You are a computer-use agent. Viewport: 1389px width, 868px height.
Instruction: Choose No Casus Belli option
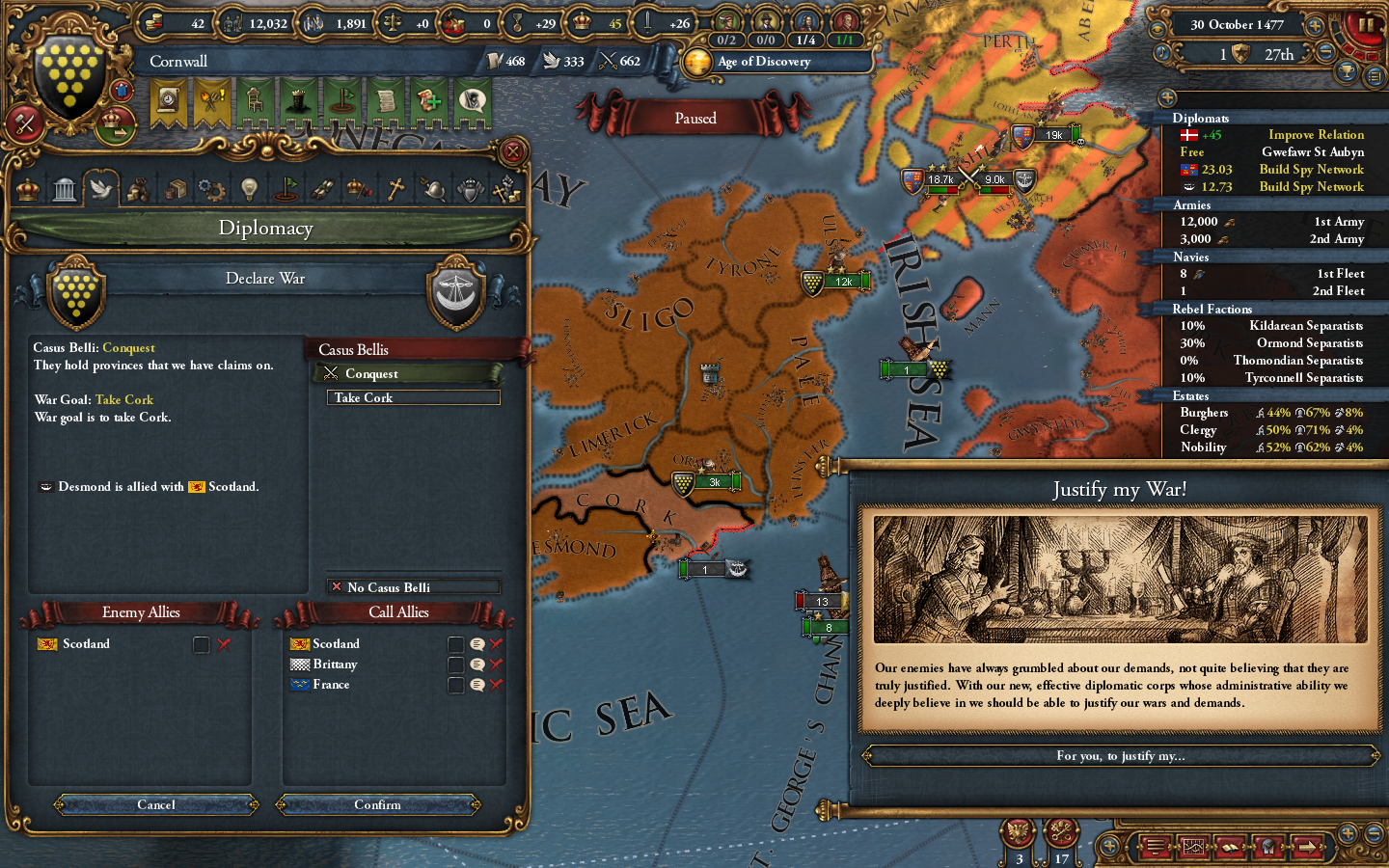[413, 587]
